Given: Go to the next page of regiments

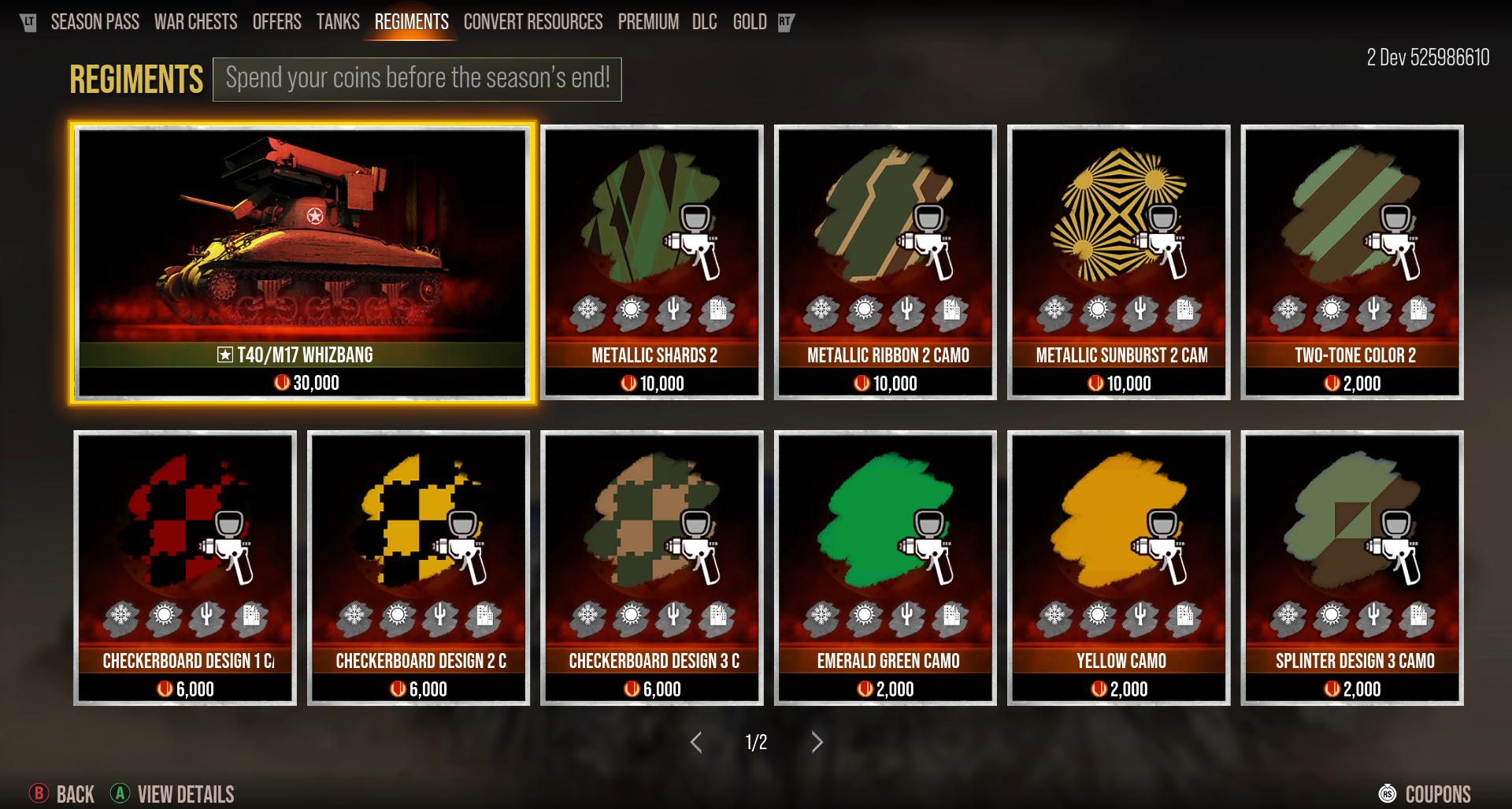Looking at the screenshot, I should [x=817, y=742].
